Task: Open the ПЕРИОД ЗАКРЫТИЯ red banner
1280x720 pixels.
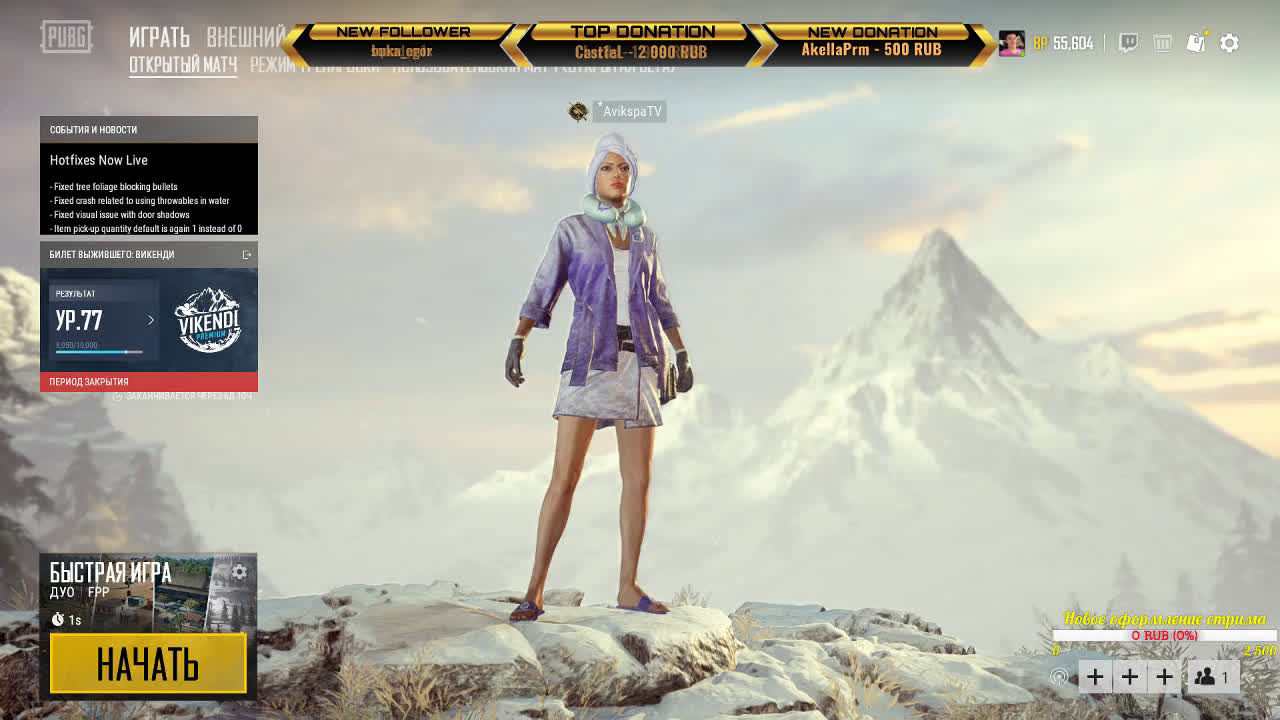Action: (x=148, y=382)
